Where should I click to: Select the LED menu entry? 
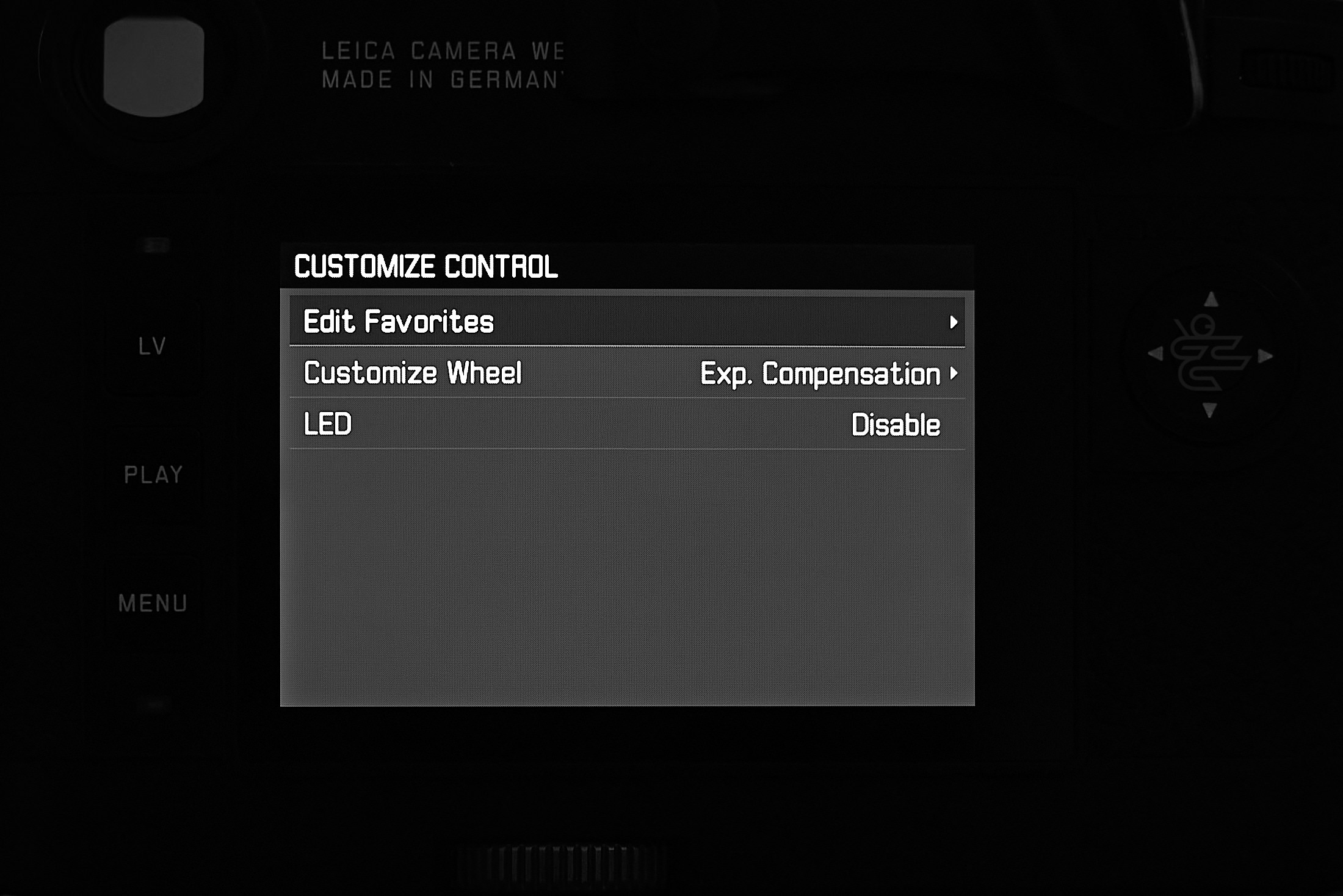[327, 424]
